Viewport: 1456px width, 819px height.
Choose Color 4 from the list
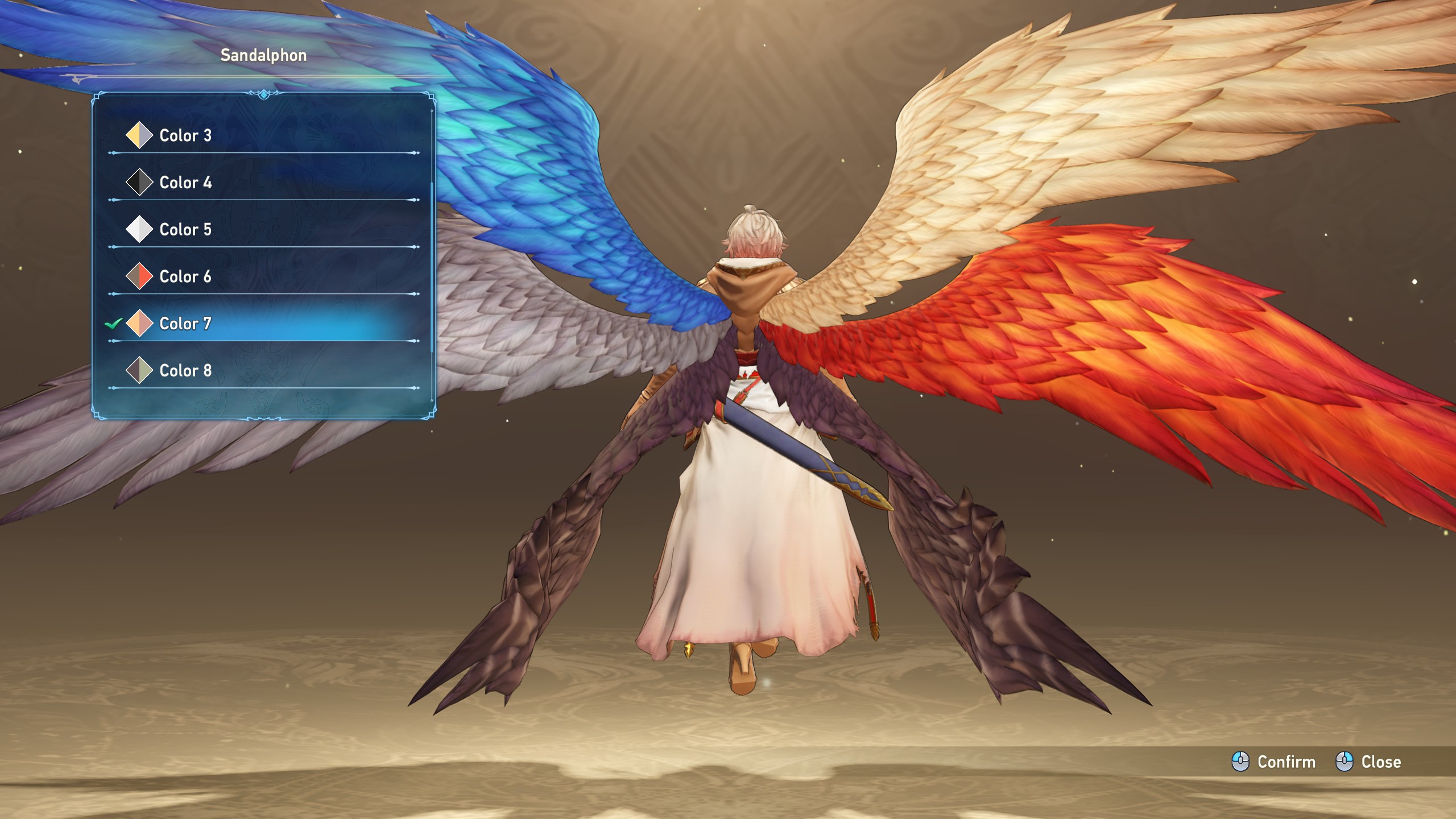(x=185, y=183)
